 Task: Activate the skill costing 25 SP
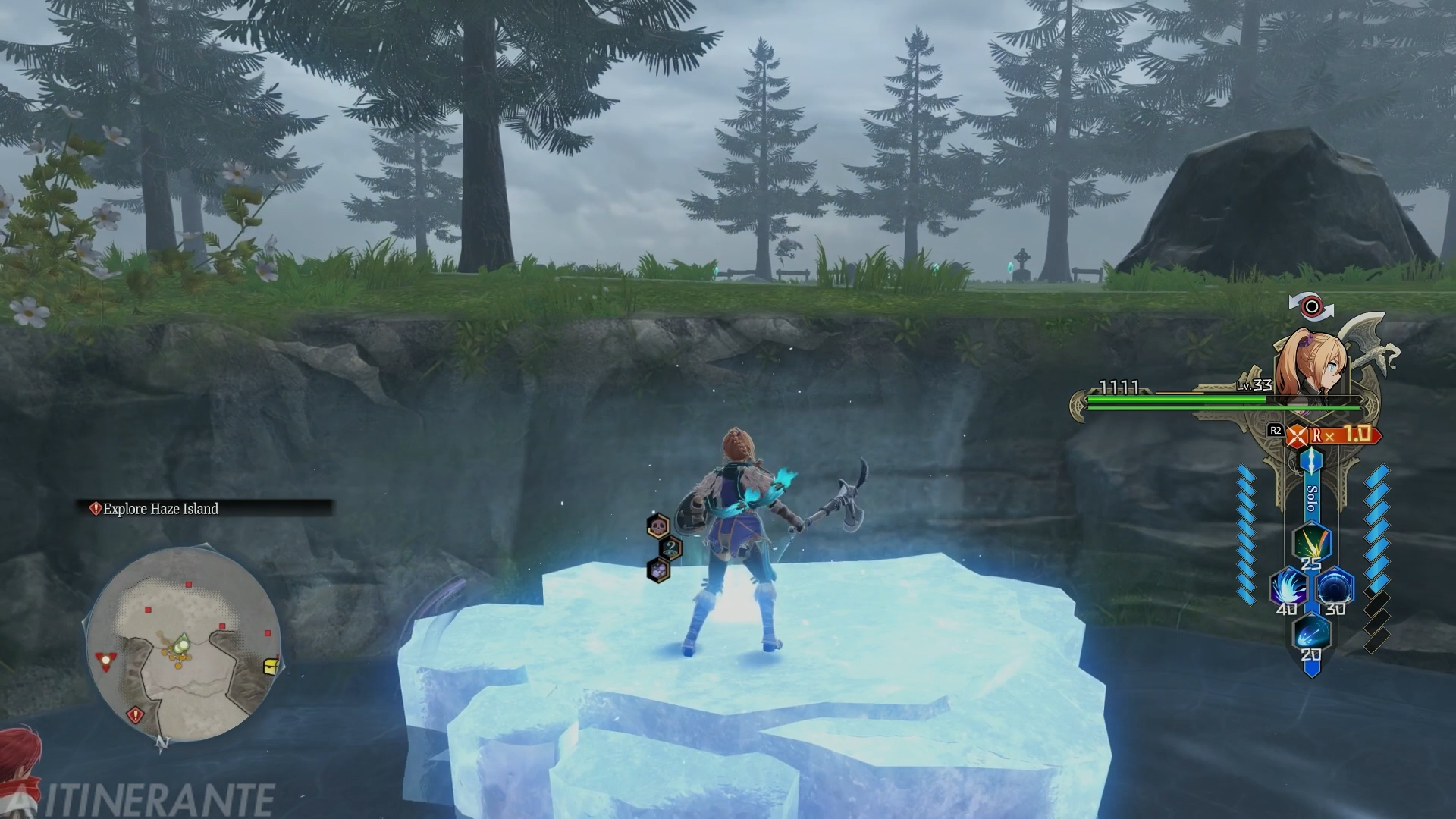pyautogui.click(x=1311, y=541)
